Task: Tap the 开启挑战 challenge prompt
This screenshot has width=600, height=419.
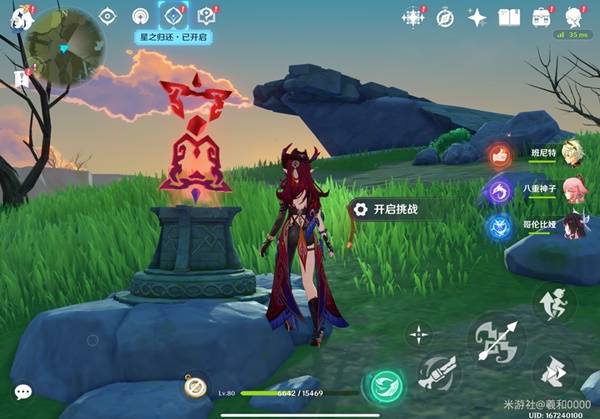Action: click(394, 209)
